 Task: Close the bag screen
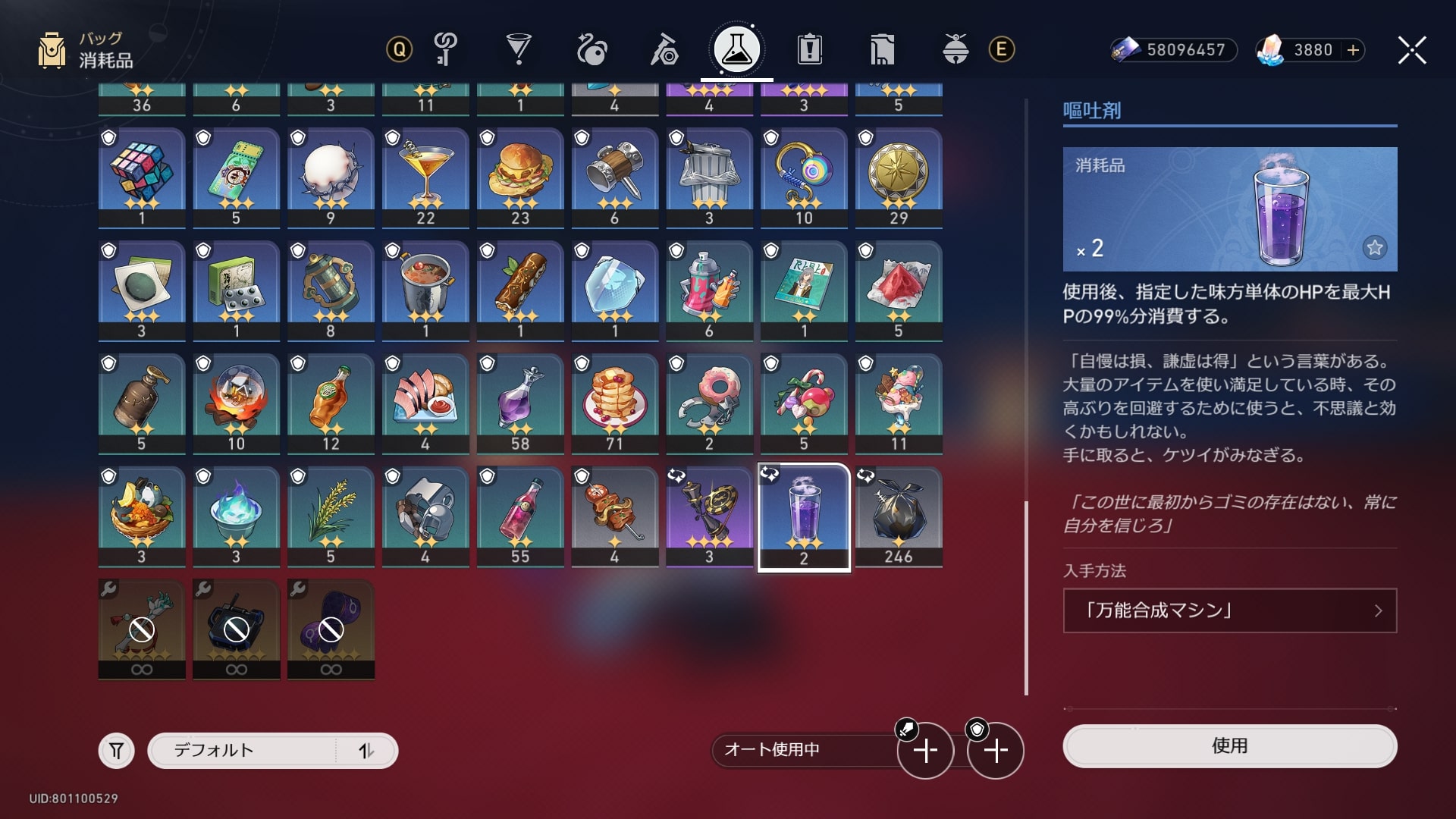tap(1411, 51)
